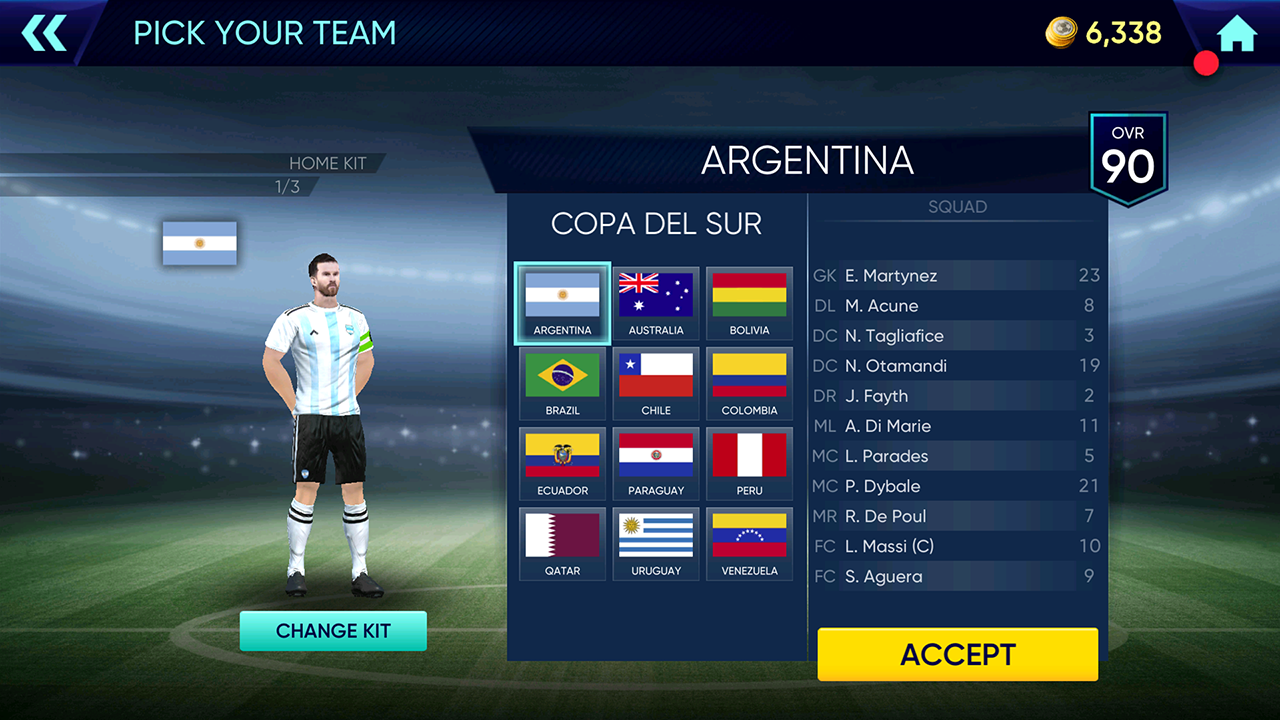Screen dimensions: 1280x720
Task: Select Brazil from the team grid
Action: 562,384
